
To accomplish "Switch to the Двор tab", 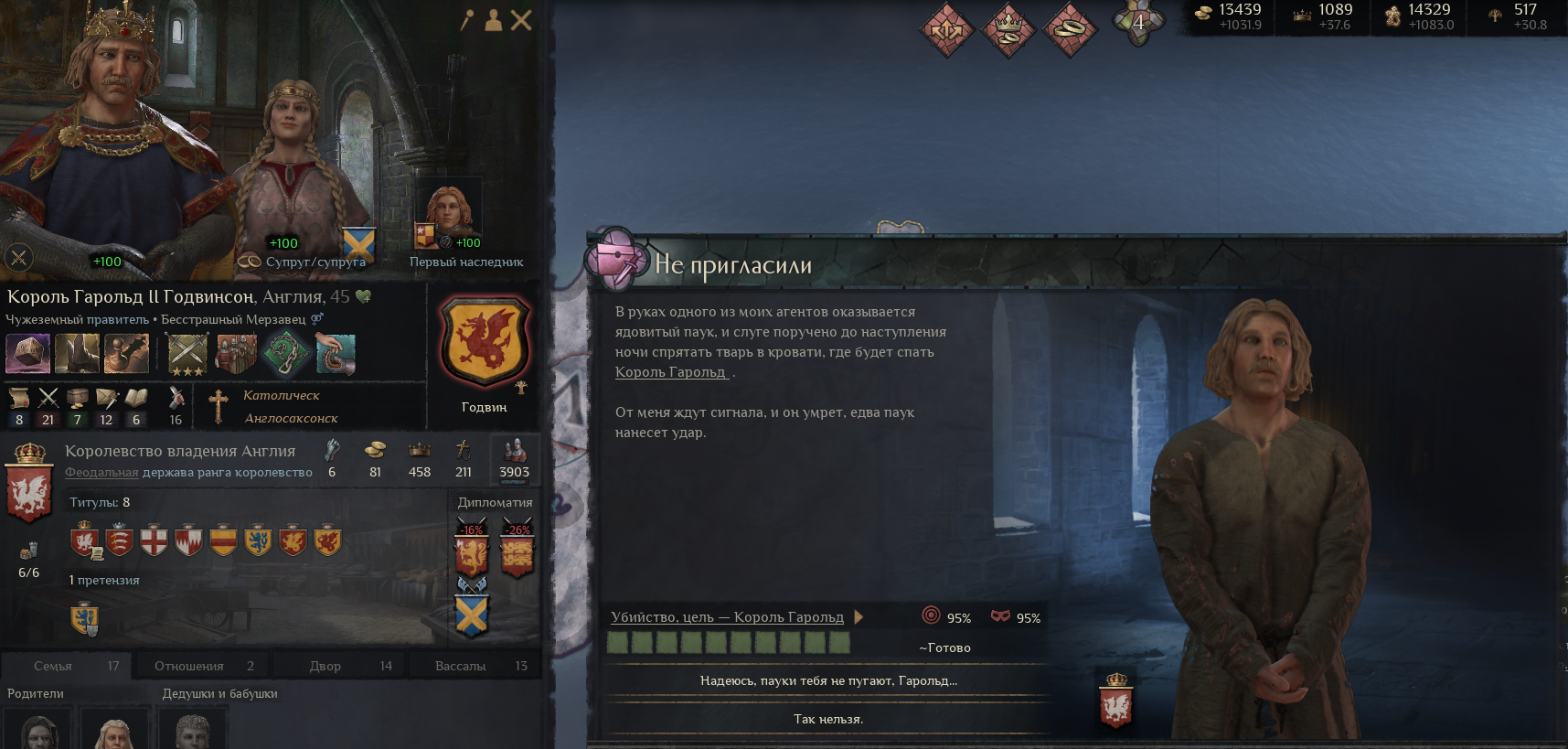I will [339, 665].
